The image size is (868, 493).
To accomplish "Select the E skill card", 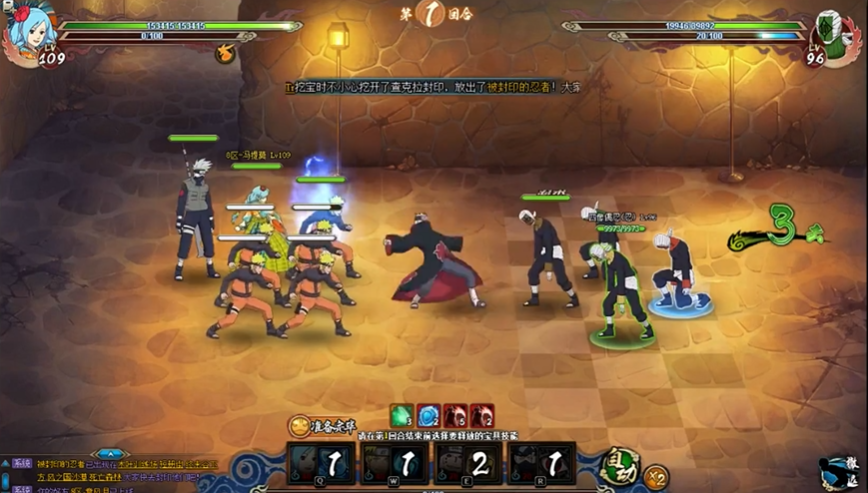I will (469, 464).
